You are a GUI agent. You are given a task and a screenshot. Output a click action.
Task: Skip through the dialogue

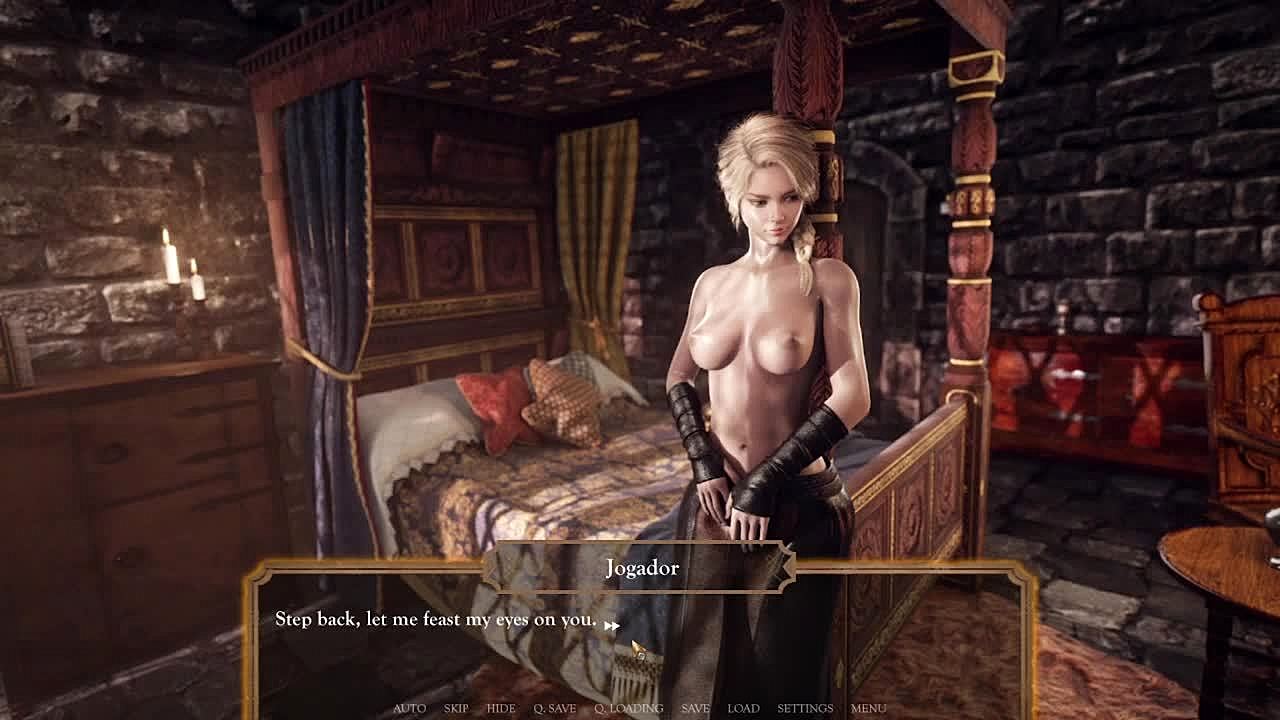pos(456,708)
